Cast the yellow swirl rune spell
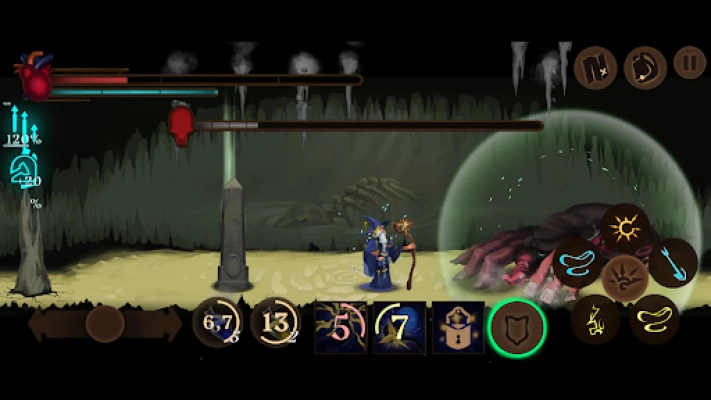This screenshot has height=400, width=711. tap(655, 320)
